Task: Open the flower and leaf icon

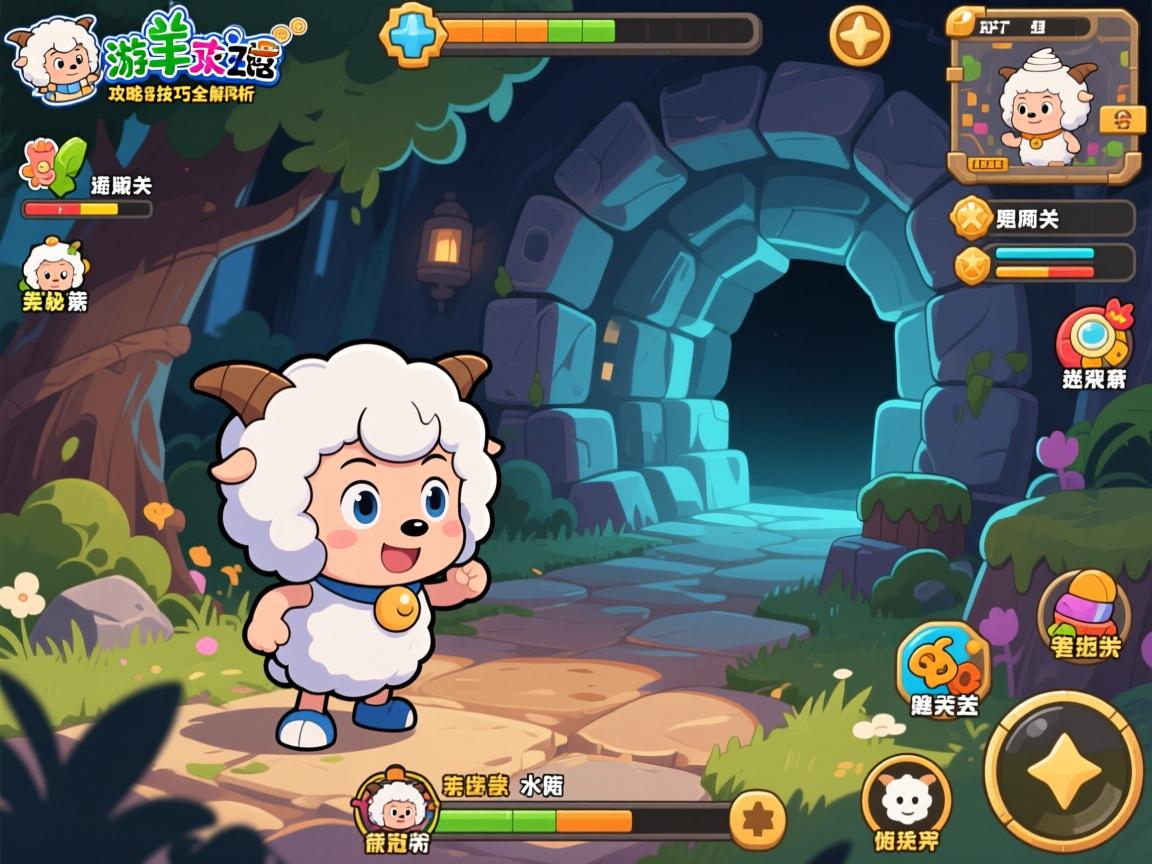Action: click(x=55, y=166)
